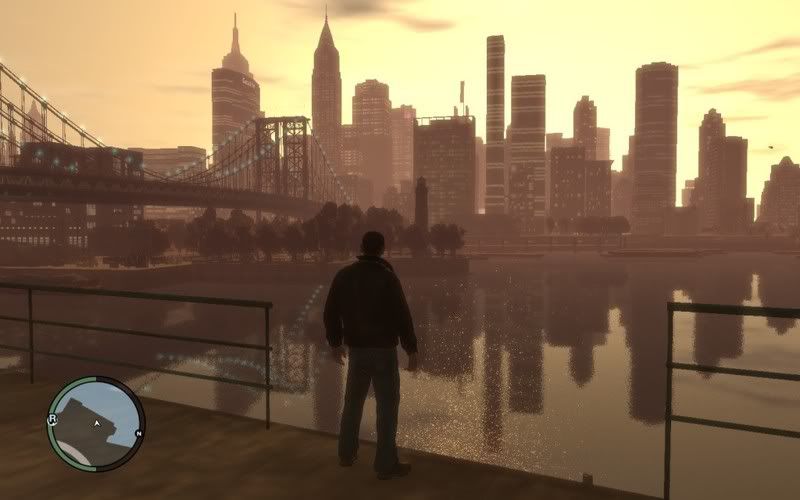Select the R blip on the radar
This screenshot has width=800, height=500.
[x=51, y=419]
